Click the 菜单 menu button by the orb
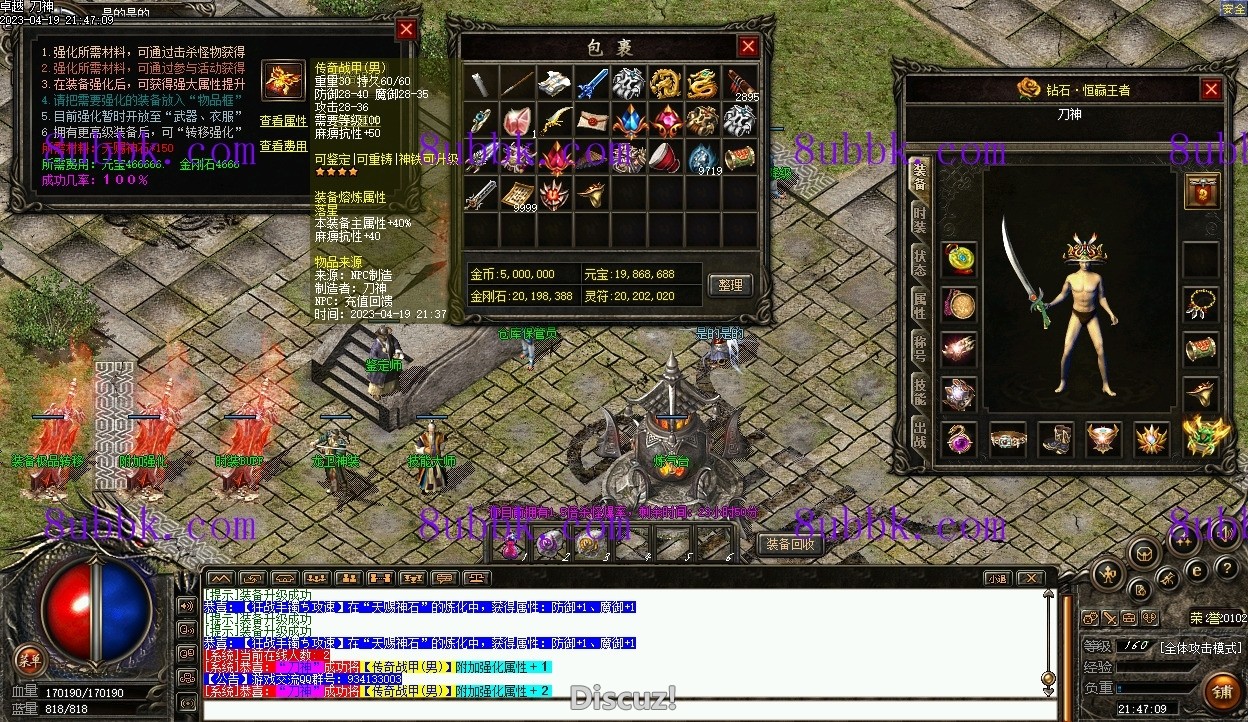 pos(30,659)
